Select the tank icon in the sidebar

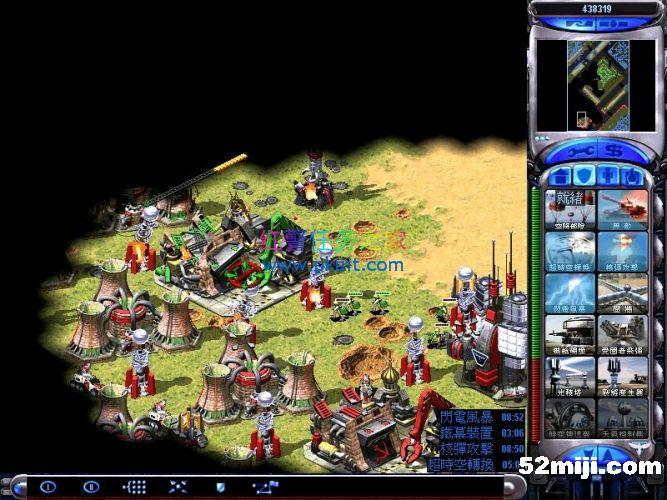[x=622, y=209]
